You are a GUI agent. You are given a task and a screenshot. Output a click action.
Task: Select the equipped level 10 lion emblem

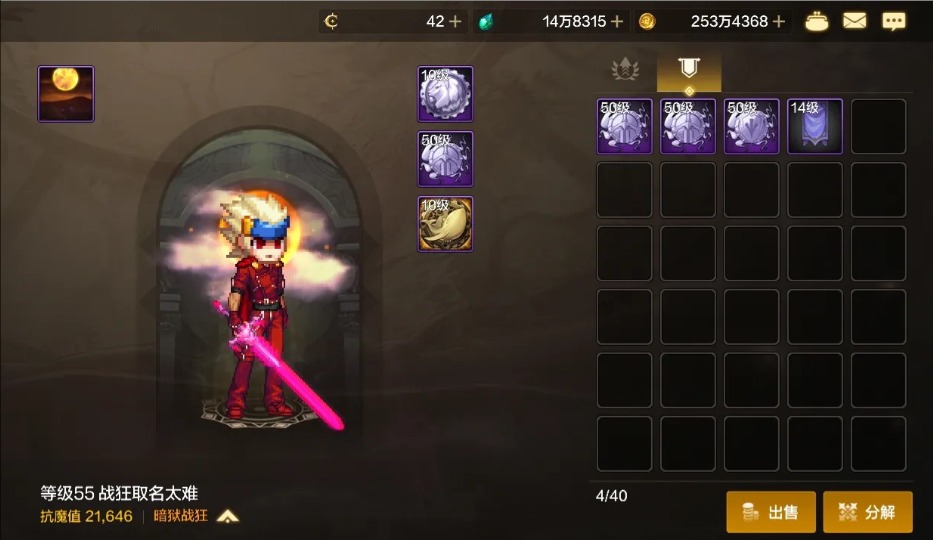tap(445, 94)
